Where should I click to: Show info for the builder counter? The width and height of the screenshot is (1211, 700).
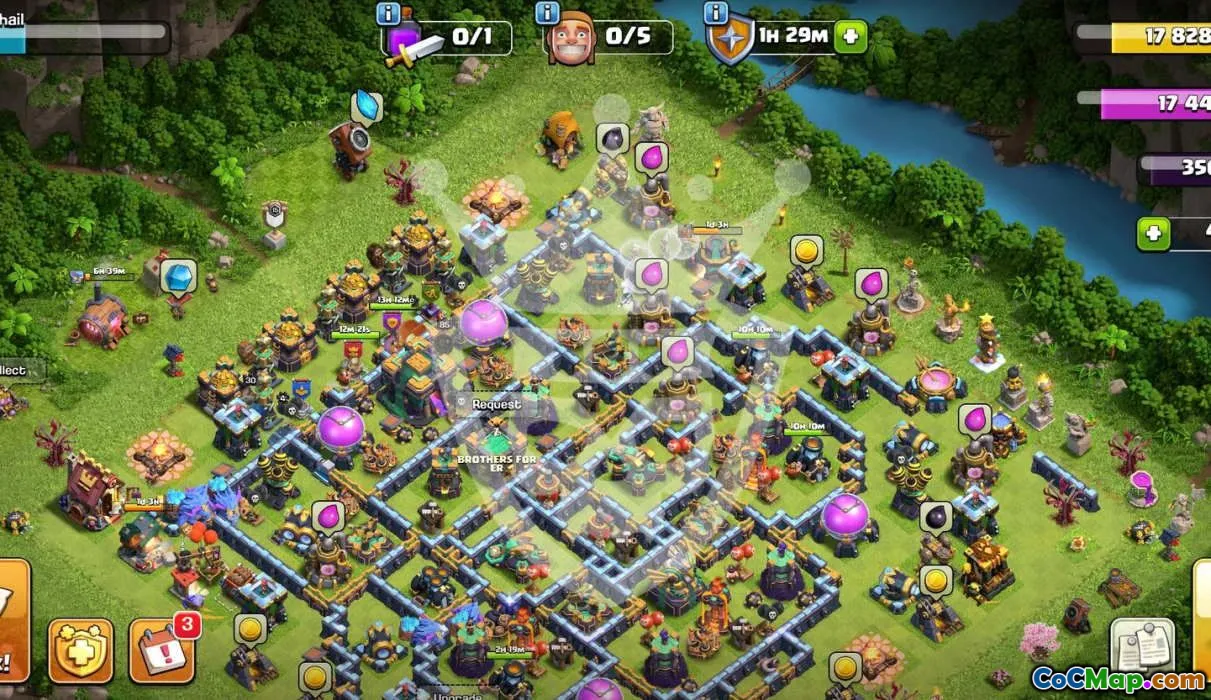[547, 13]
